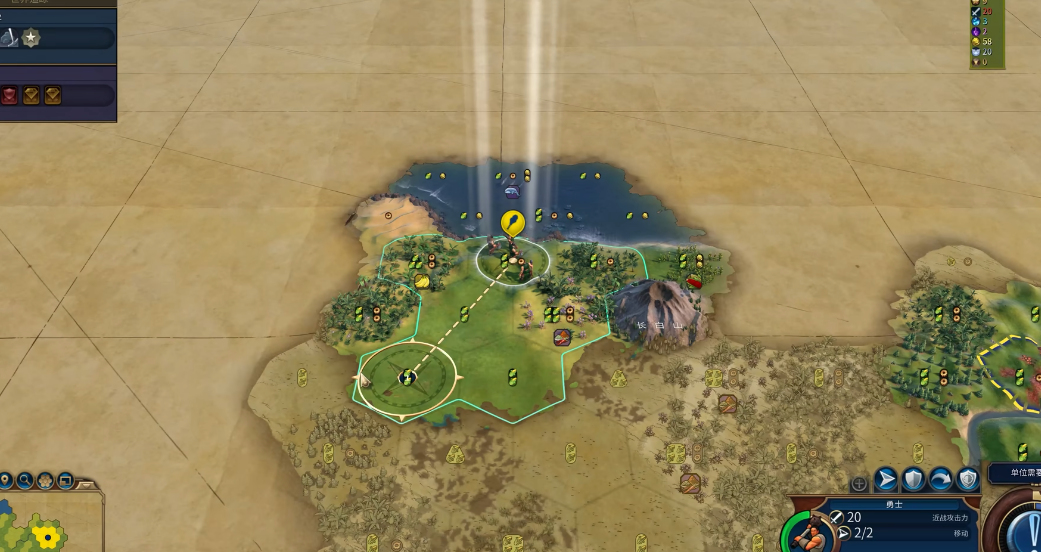This screenshot has width=1041, height=552.
Task: Select the star badge in the tracker
Action: pyautogui.click(x=32, y=38)
